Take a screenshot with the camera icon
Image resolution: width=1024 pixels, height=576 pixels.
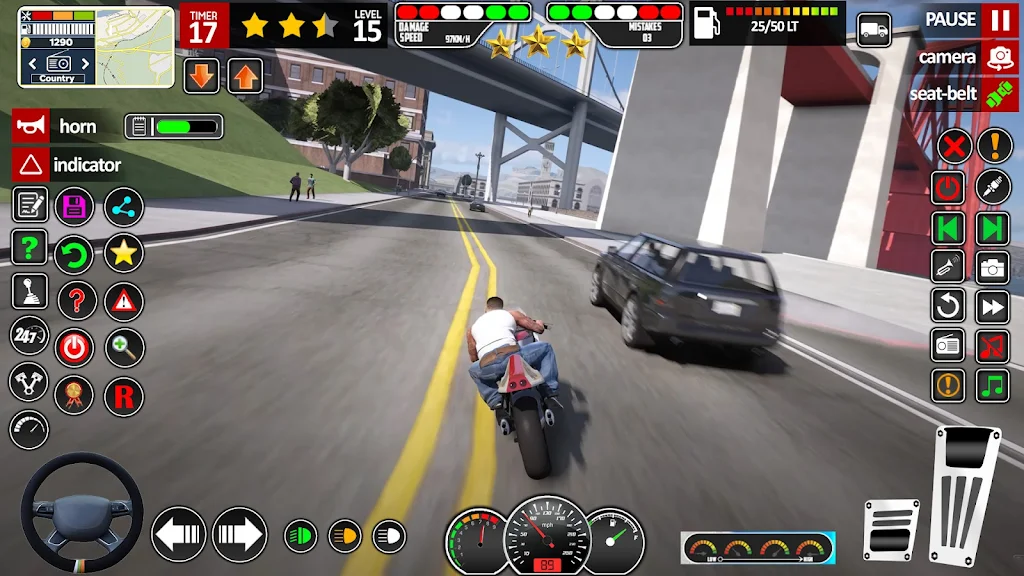point(993,266)
